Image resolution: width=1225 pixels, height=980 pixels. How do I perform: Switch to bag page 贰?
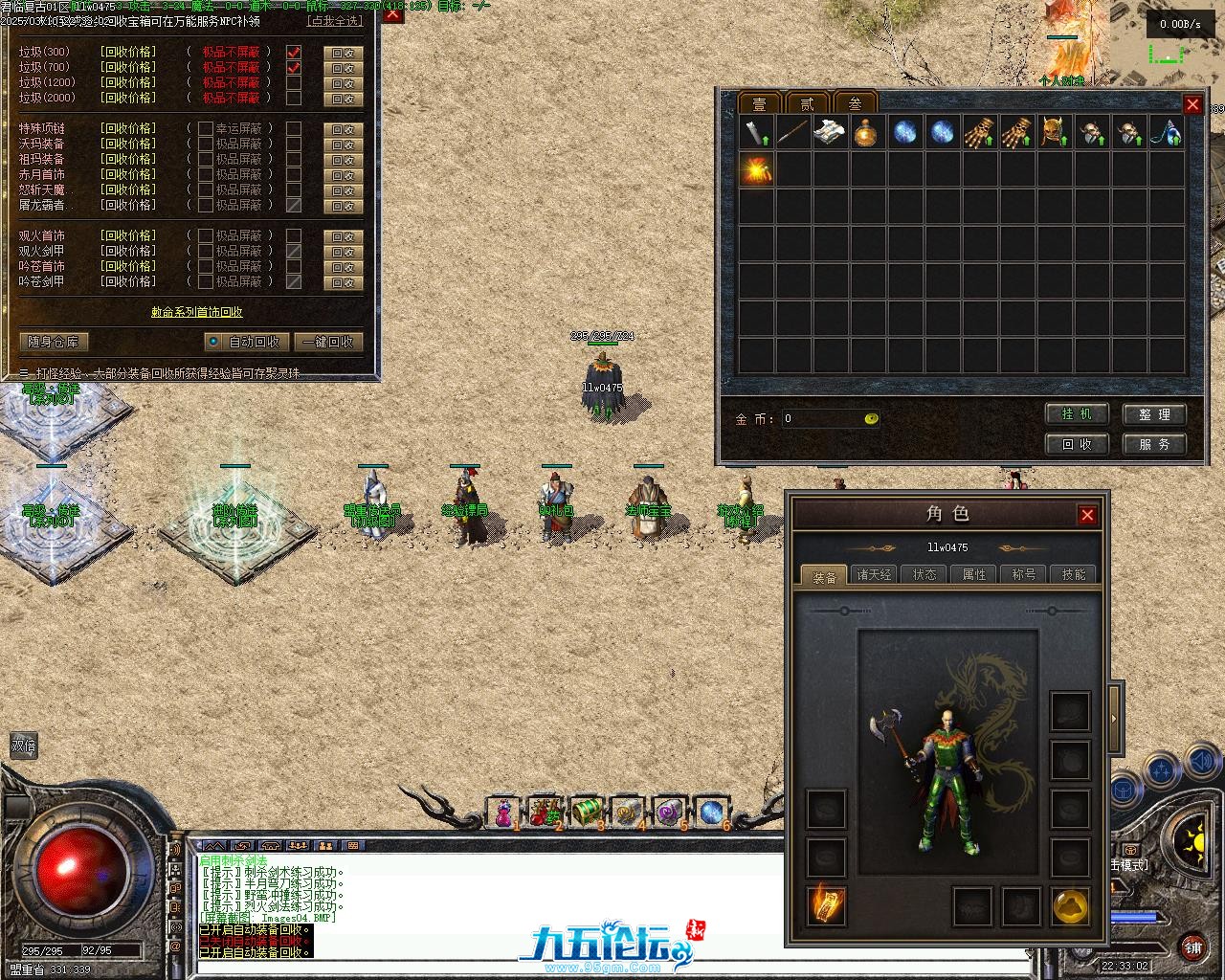click(x=808, y=103)
